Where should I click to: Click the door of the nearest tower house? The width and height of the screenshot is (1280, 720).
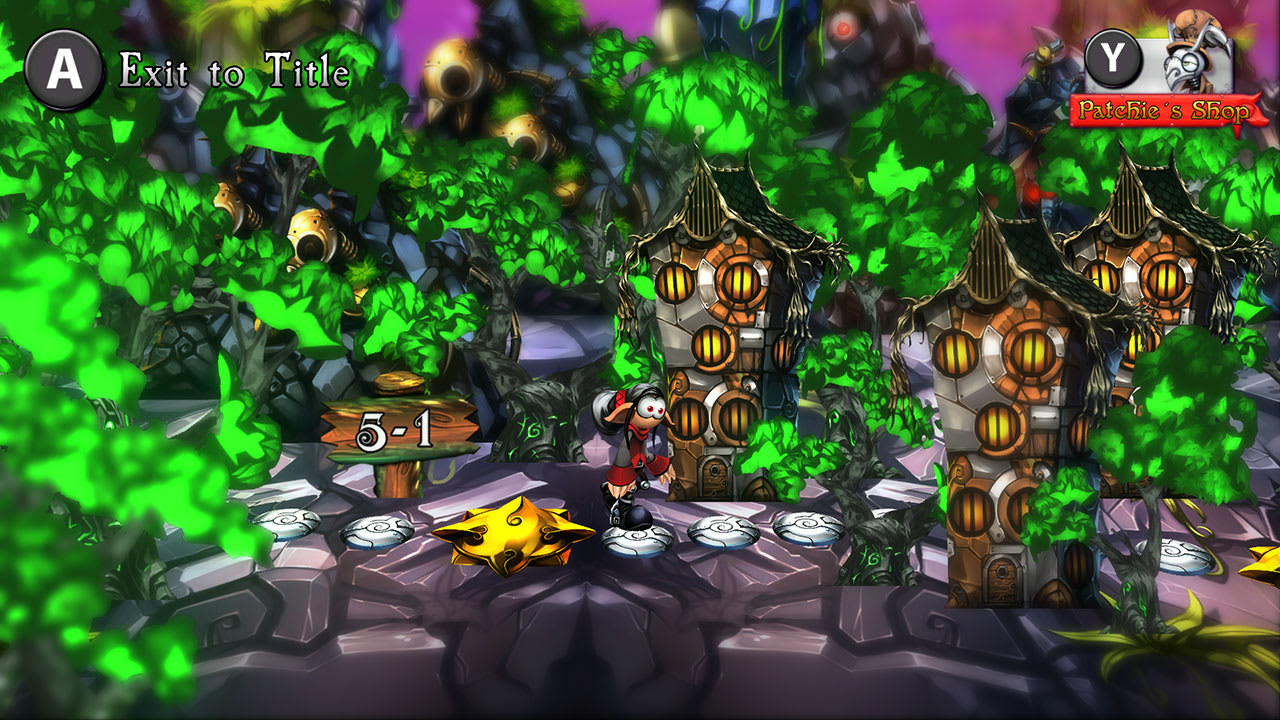click(x=716, y=480)
